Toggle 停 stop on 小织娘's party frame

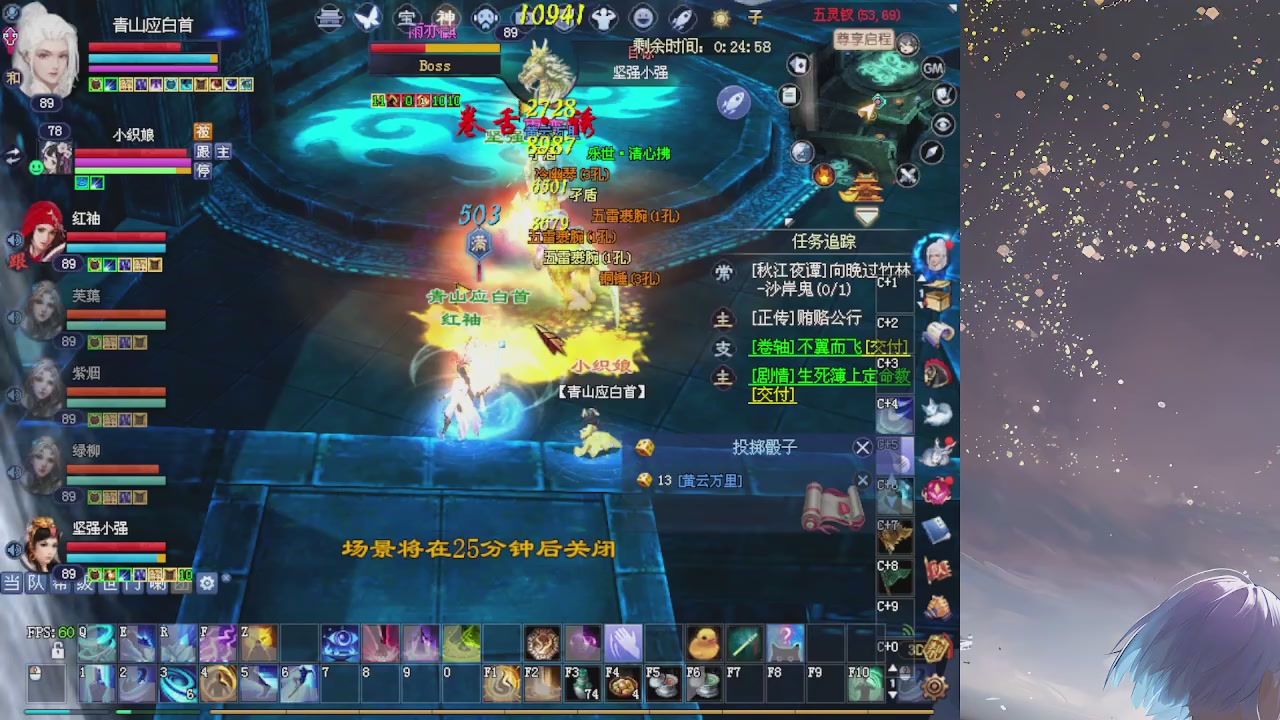tap(203, 170)
